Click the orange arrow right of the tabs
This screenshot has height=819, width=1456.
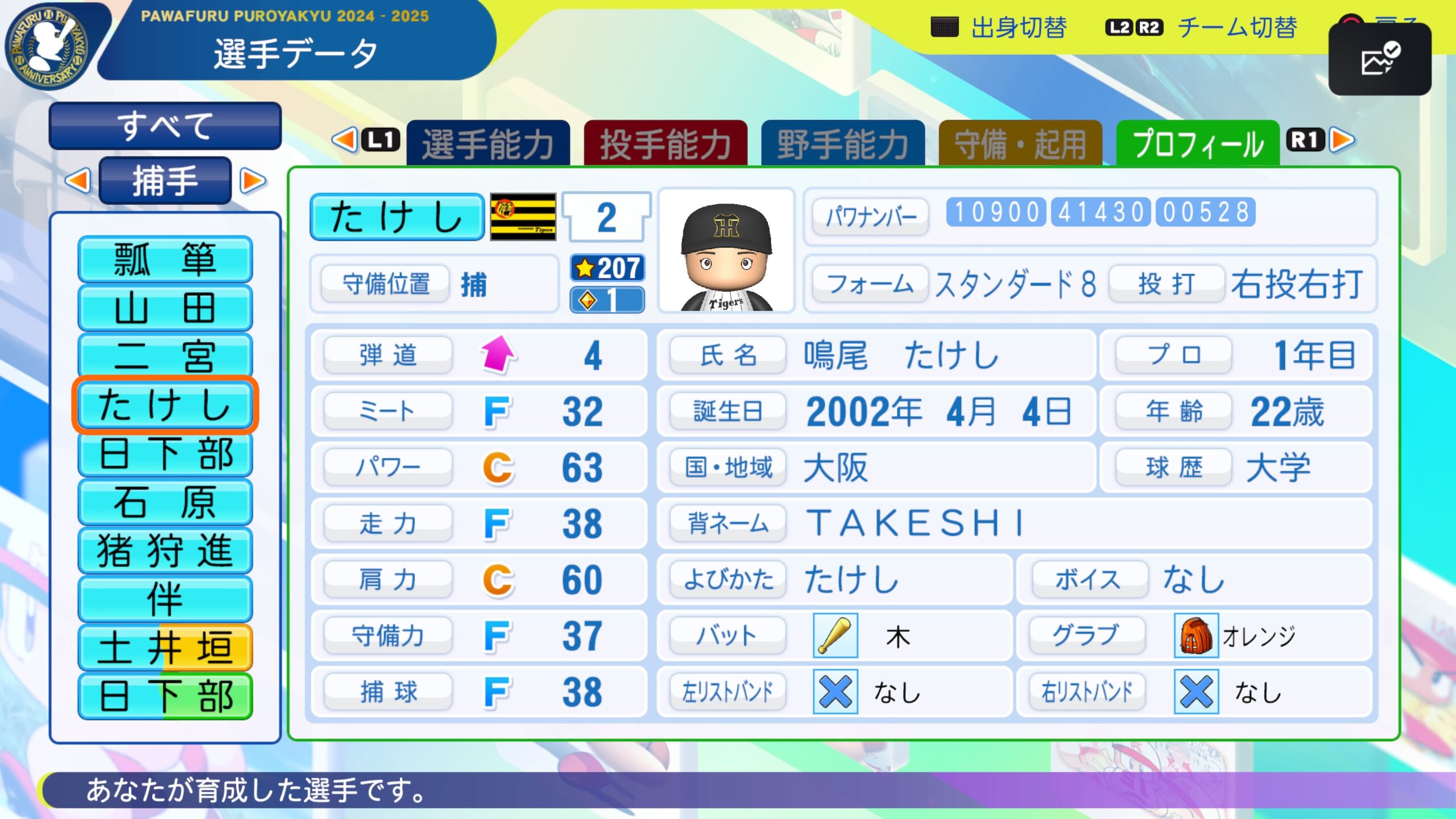coord(1343,140)
